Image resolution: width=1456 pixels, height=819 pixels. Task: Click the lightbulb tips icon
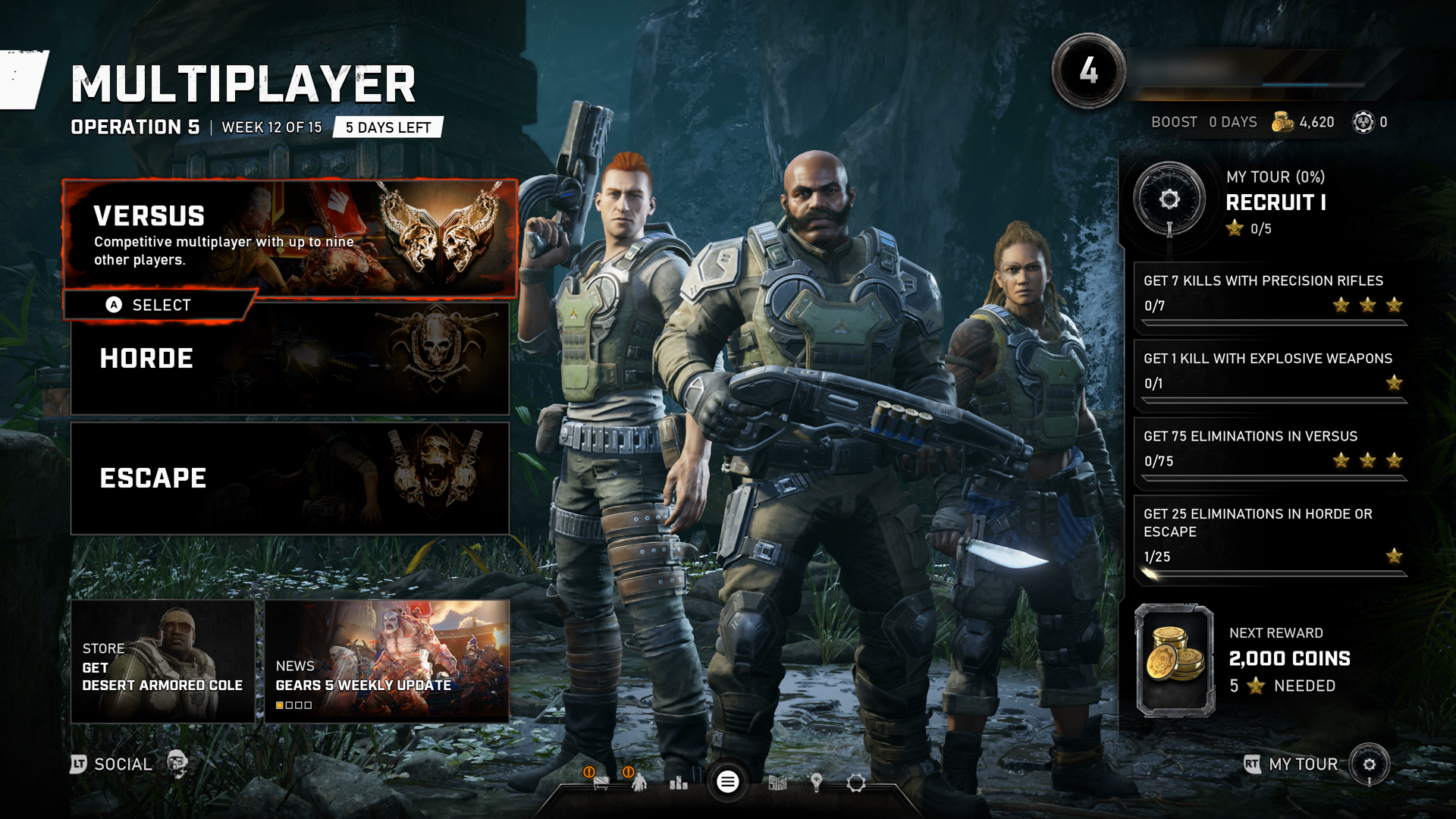pos(817,783)
